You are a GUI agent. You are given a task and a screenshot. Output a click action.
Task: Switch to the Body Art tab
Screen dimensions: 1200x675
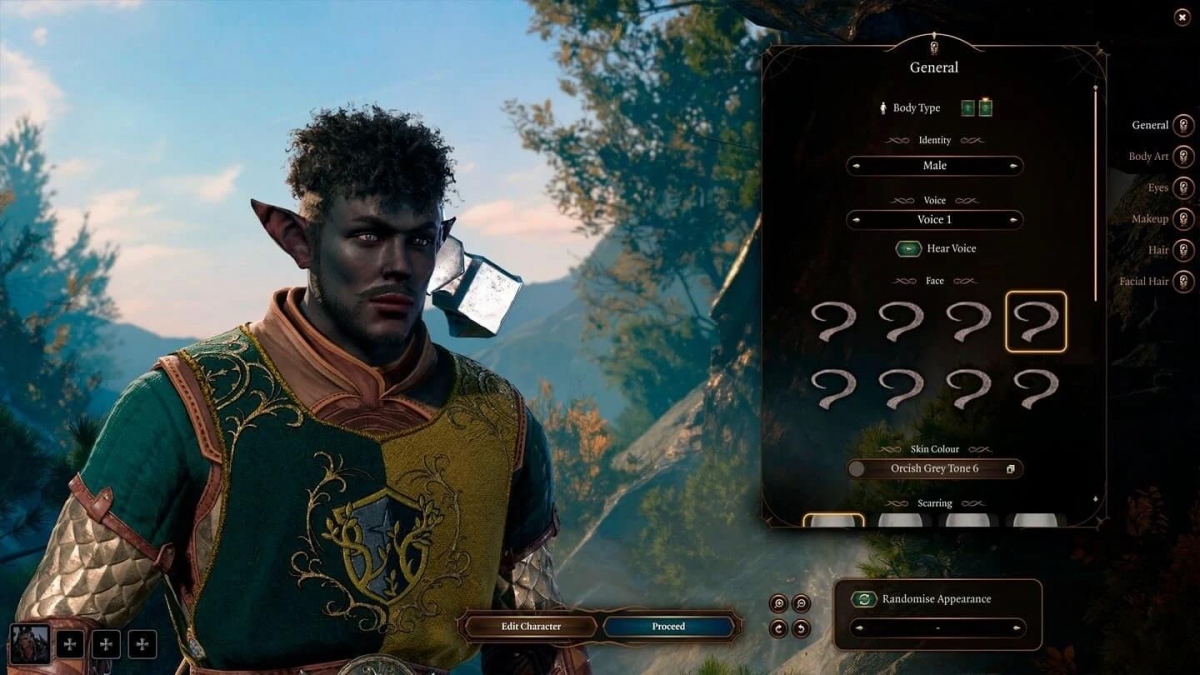point(1183,157)
